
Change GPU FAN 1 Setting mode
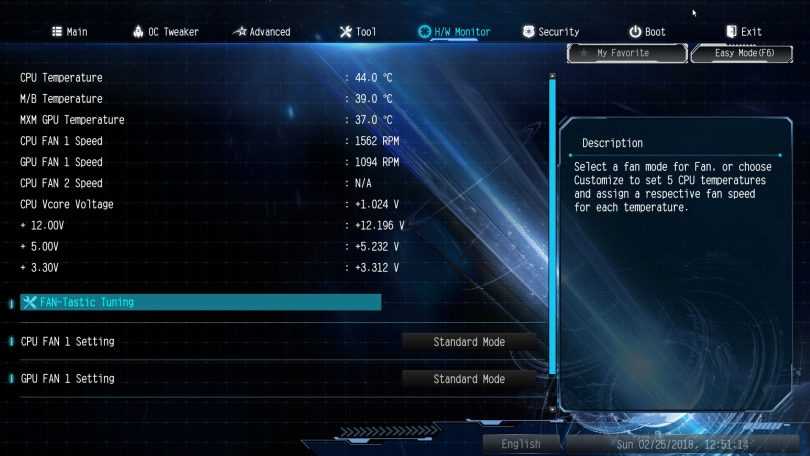click(x=469, y=379)
